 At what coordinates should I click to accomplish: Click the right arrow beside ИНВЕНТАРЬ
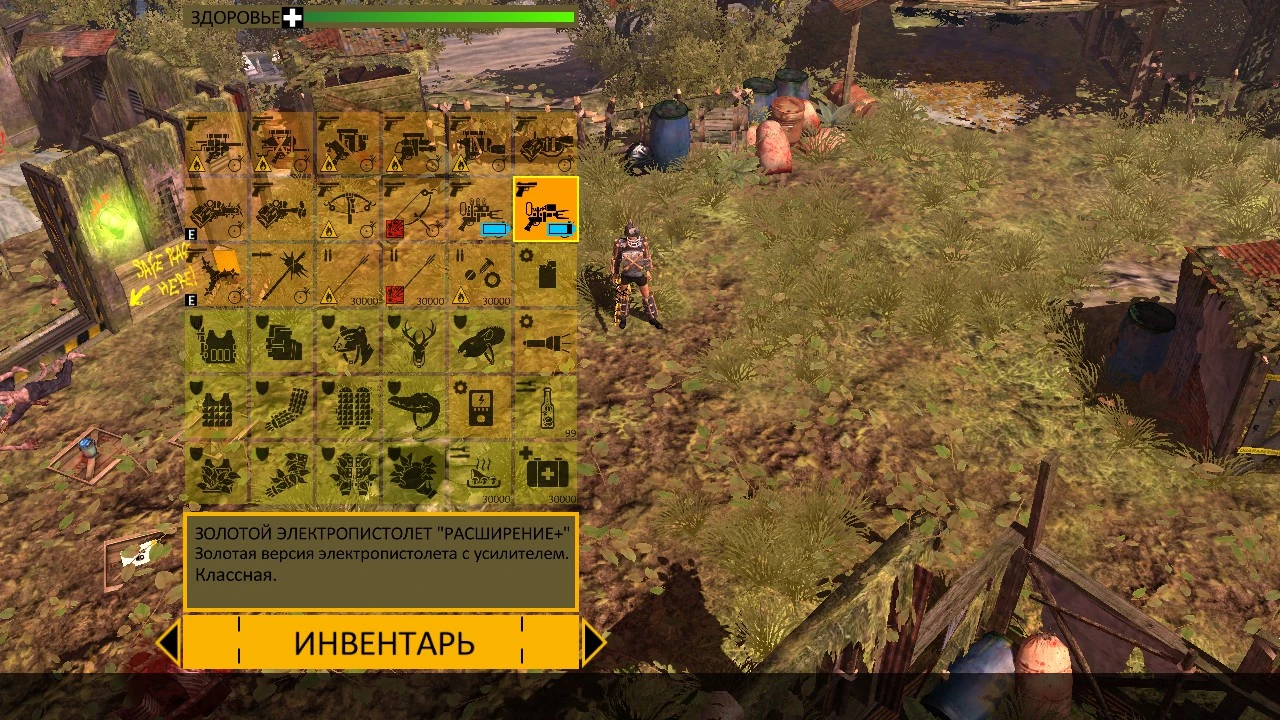point(595,641)
